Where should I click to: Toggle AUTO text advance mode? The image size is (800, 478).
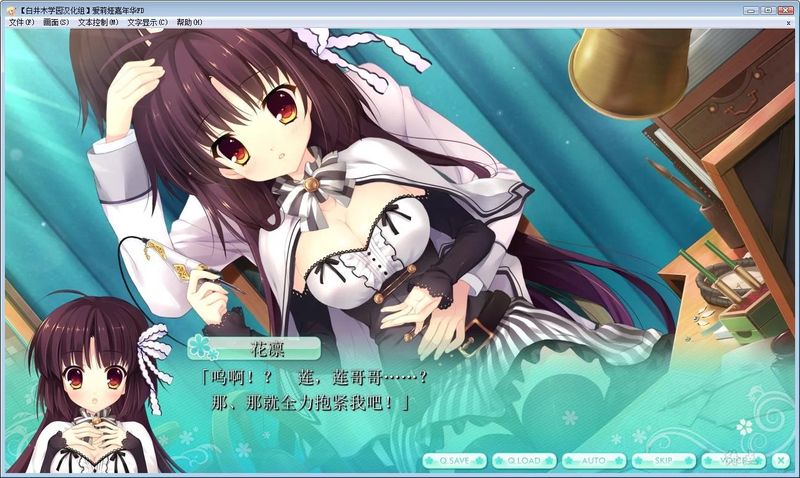(594, 460)
